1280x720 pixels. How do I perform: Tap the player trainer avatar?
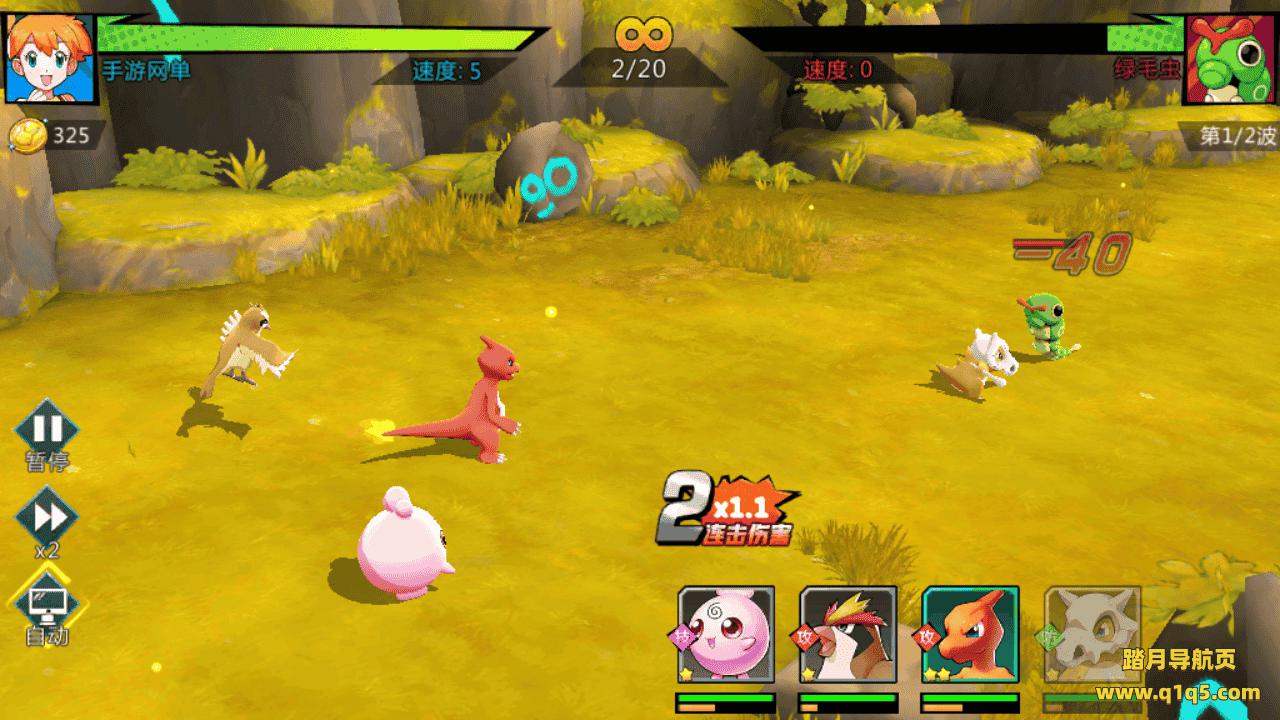click(x=50, y=57)
